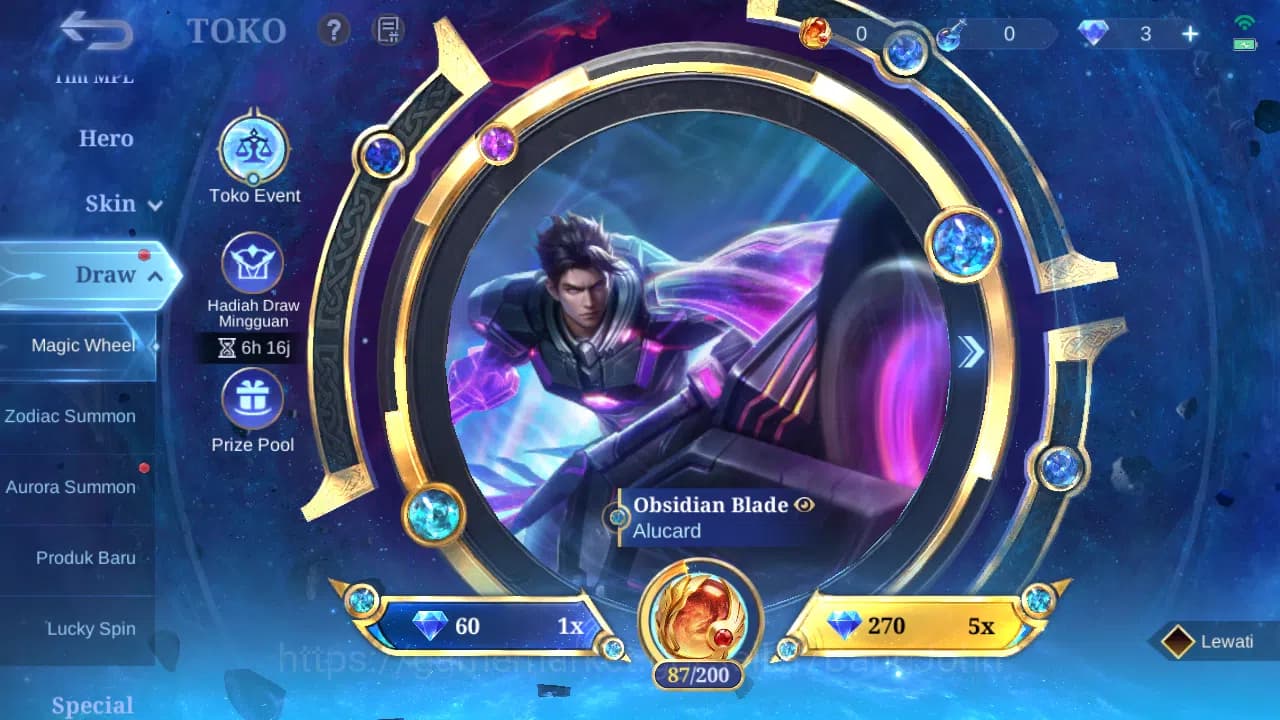Screen dimensions: 1280x720
Task: Click the diamond balance icon
Action: (x=1092, y=33)
